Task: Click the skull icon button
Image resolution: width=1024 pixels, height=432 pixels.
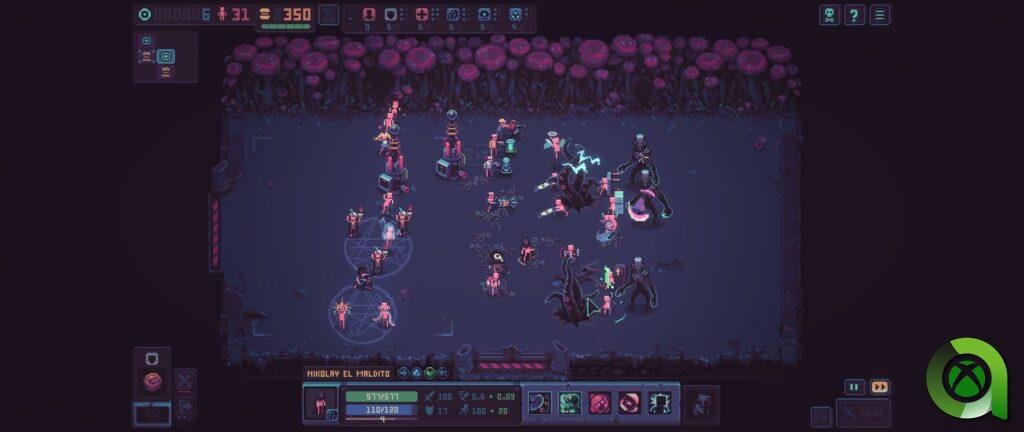Action: pyautogui.click(x=829, y=15)
